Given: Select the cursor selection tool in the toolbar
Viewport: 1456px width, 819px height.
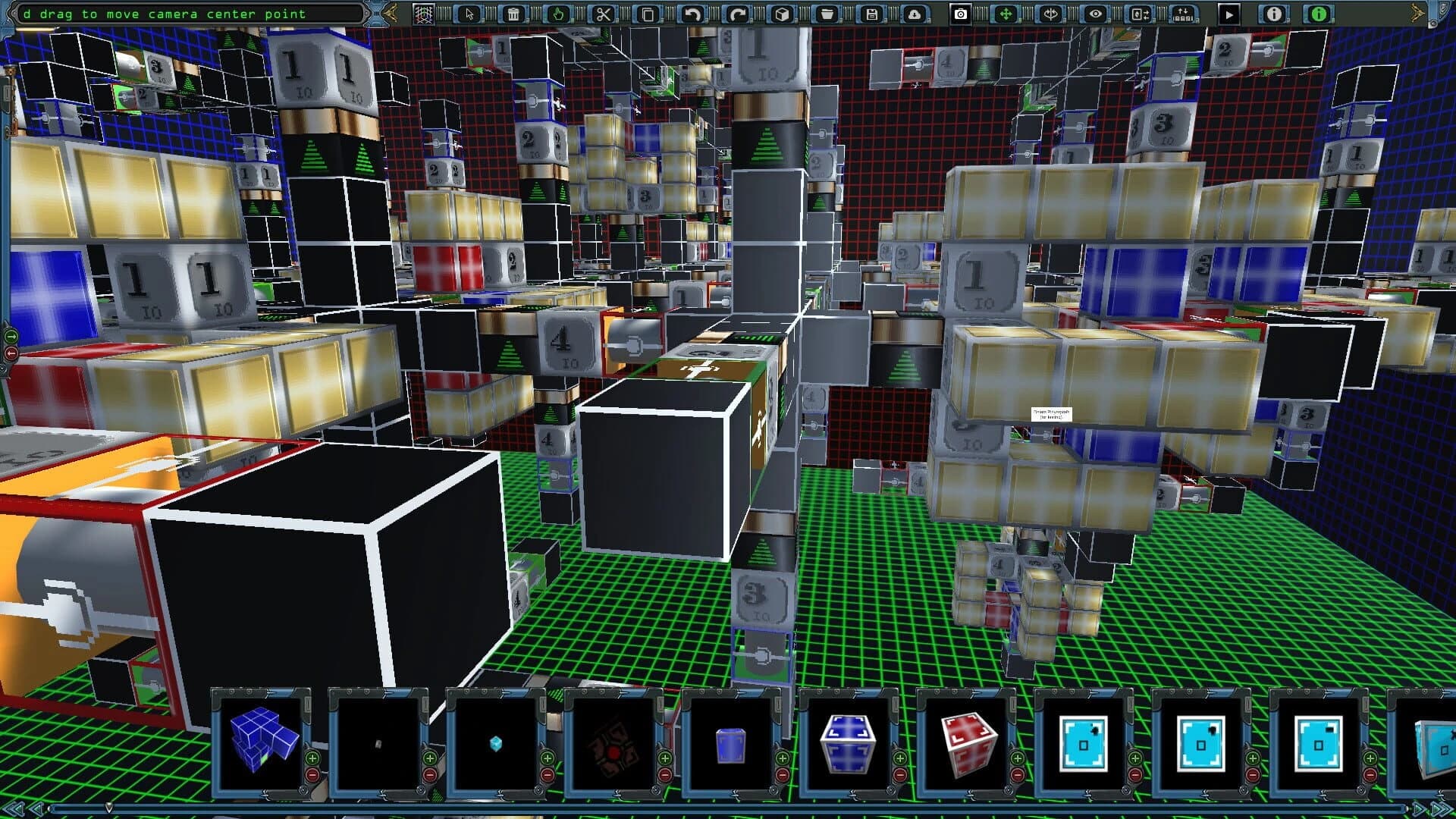Looking at the screenshot, I should pos(469,13).
